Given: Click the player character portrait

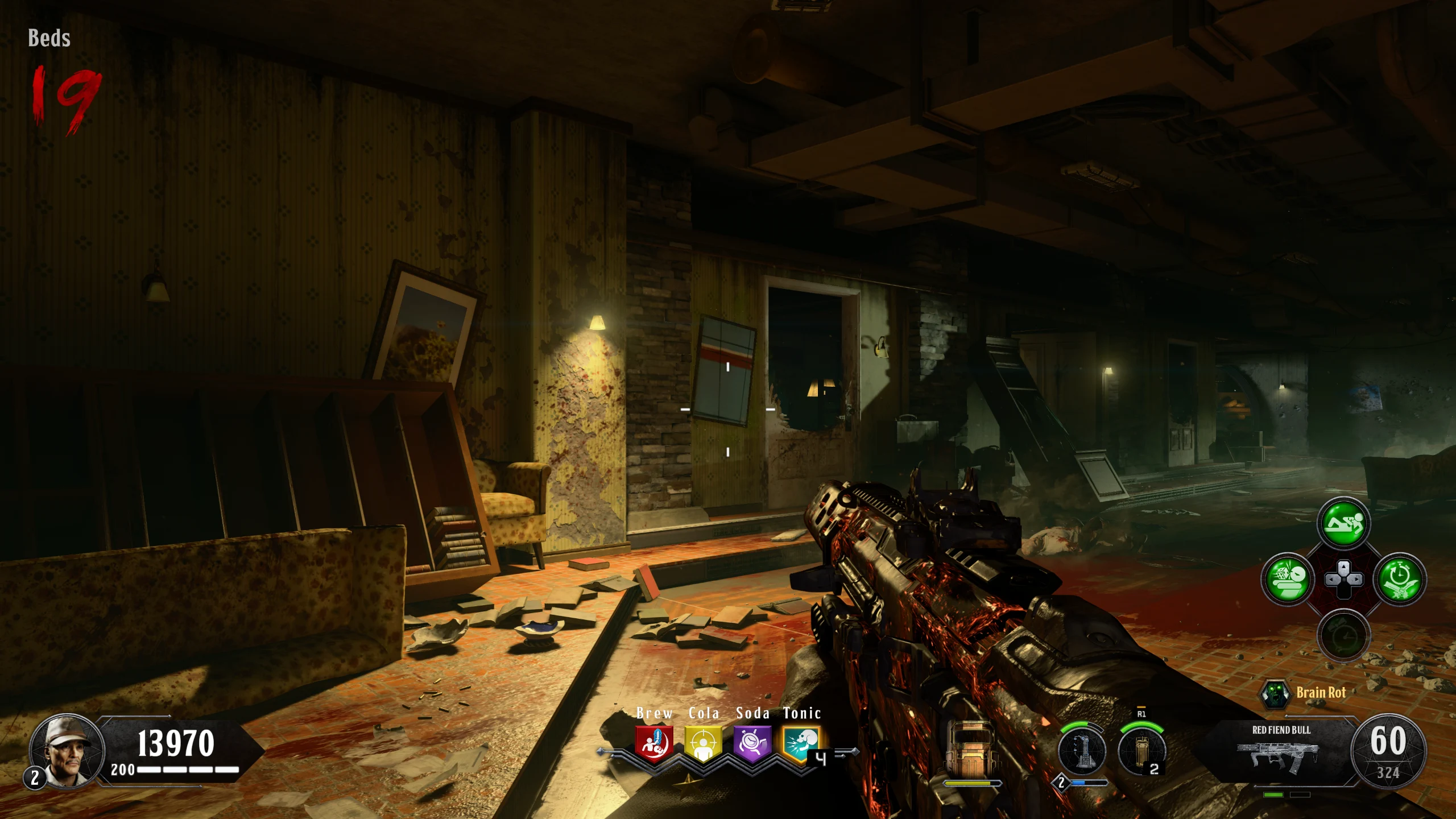Looking at the screenshot, I should click(x=67, y=751).
